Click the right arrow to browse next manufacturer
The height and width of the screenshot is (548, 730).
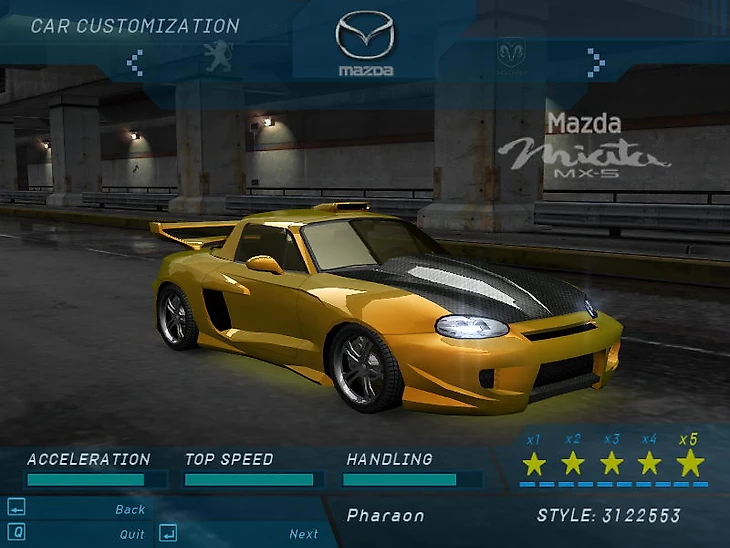[x=596, y=63]
